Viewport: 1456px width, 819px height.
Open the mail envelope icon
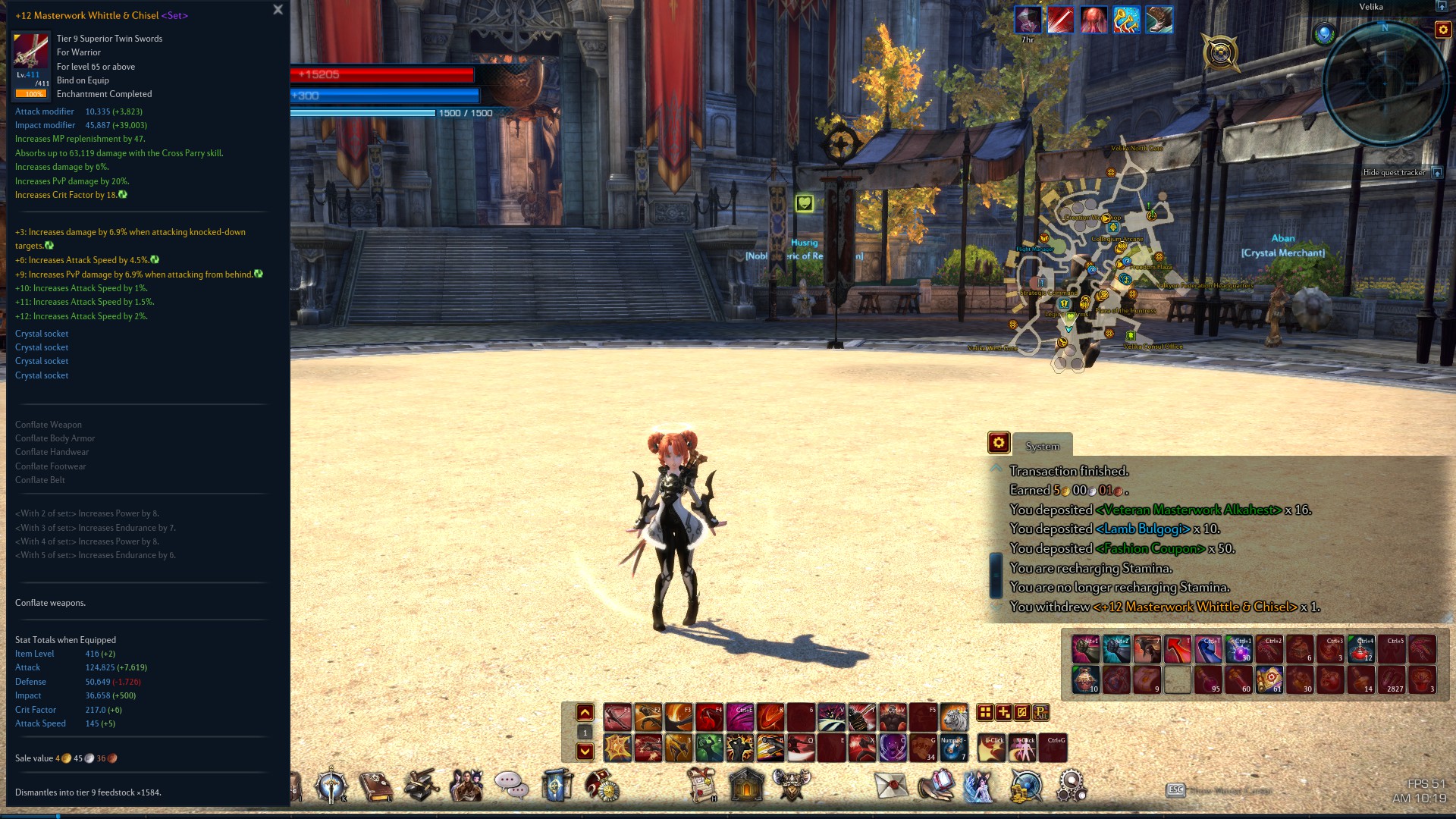pos(891,786)
